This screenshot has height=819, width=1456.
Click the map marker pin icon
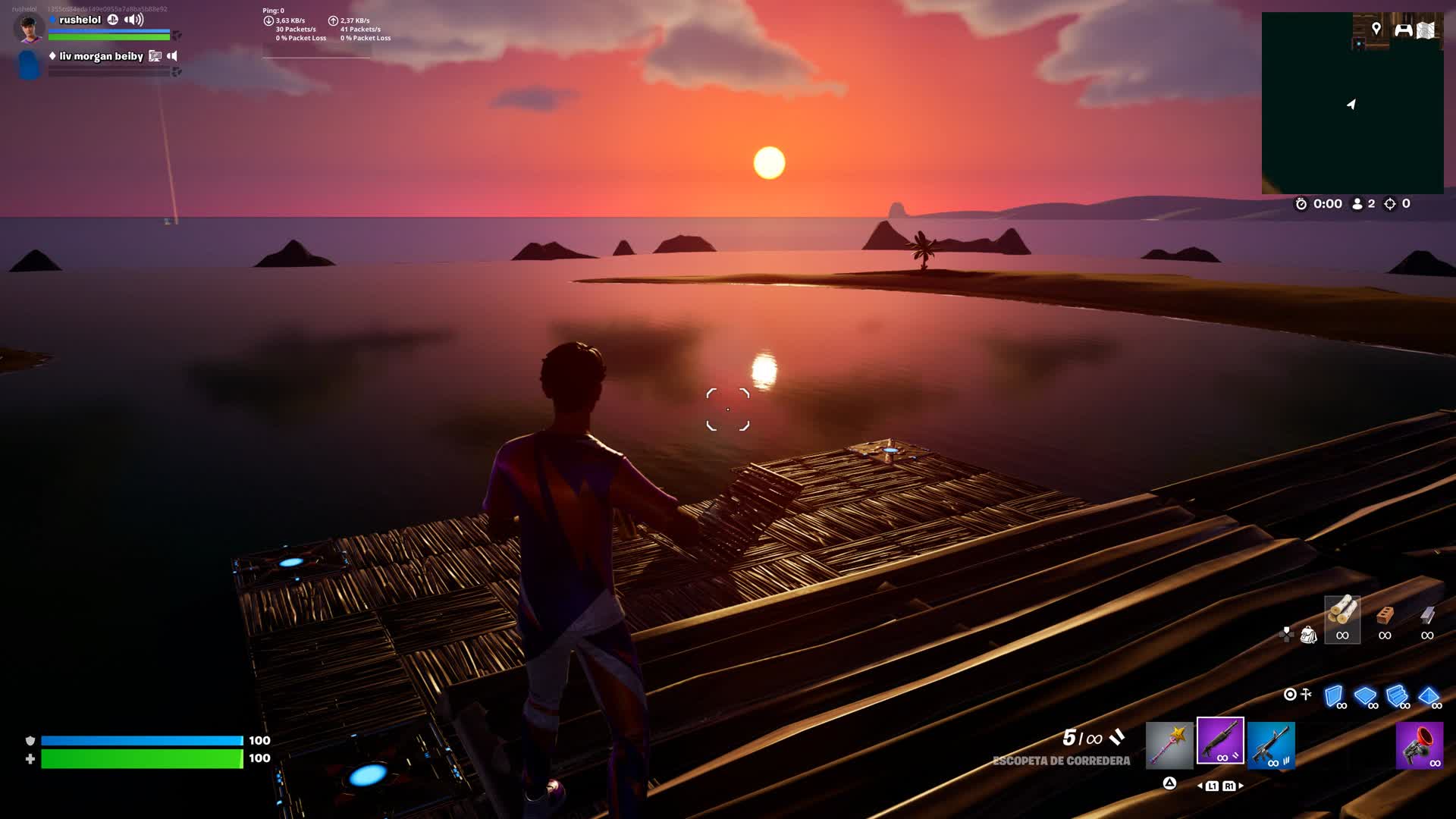point(1376,29)
